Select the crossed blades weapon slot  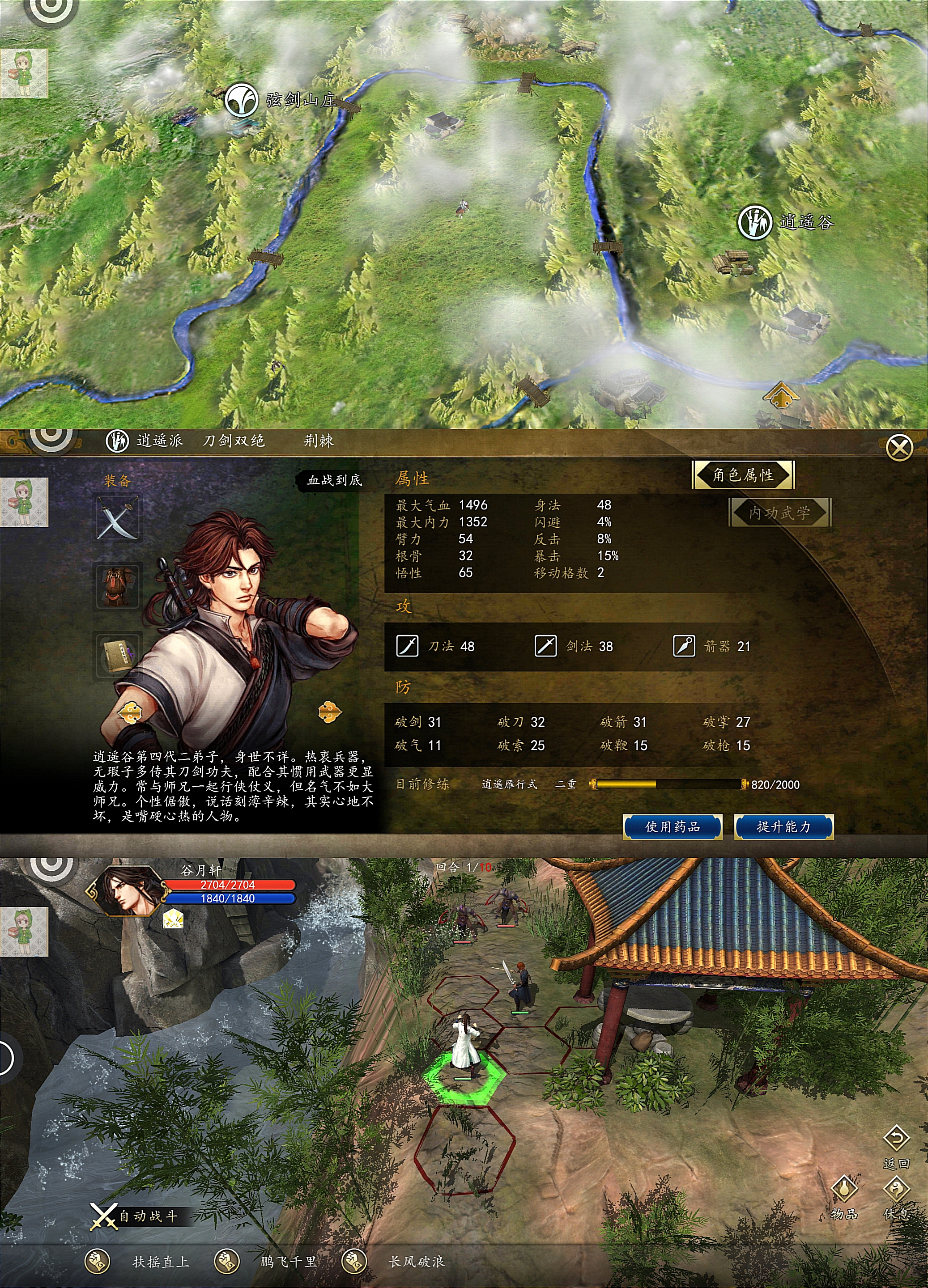pos(118,518)
